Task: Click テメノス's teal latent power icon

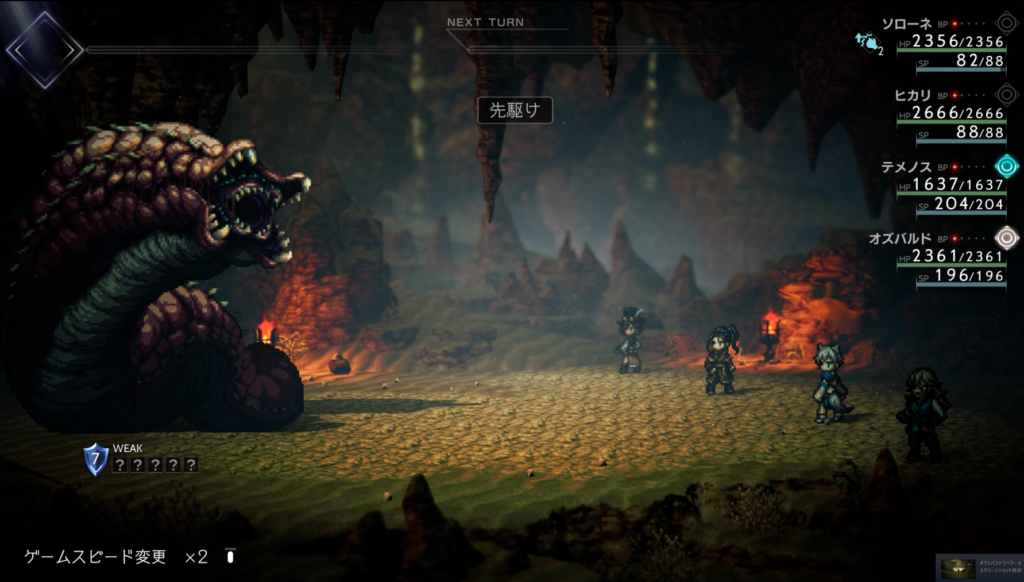Action: (1006, 166)
